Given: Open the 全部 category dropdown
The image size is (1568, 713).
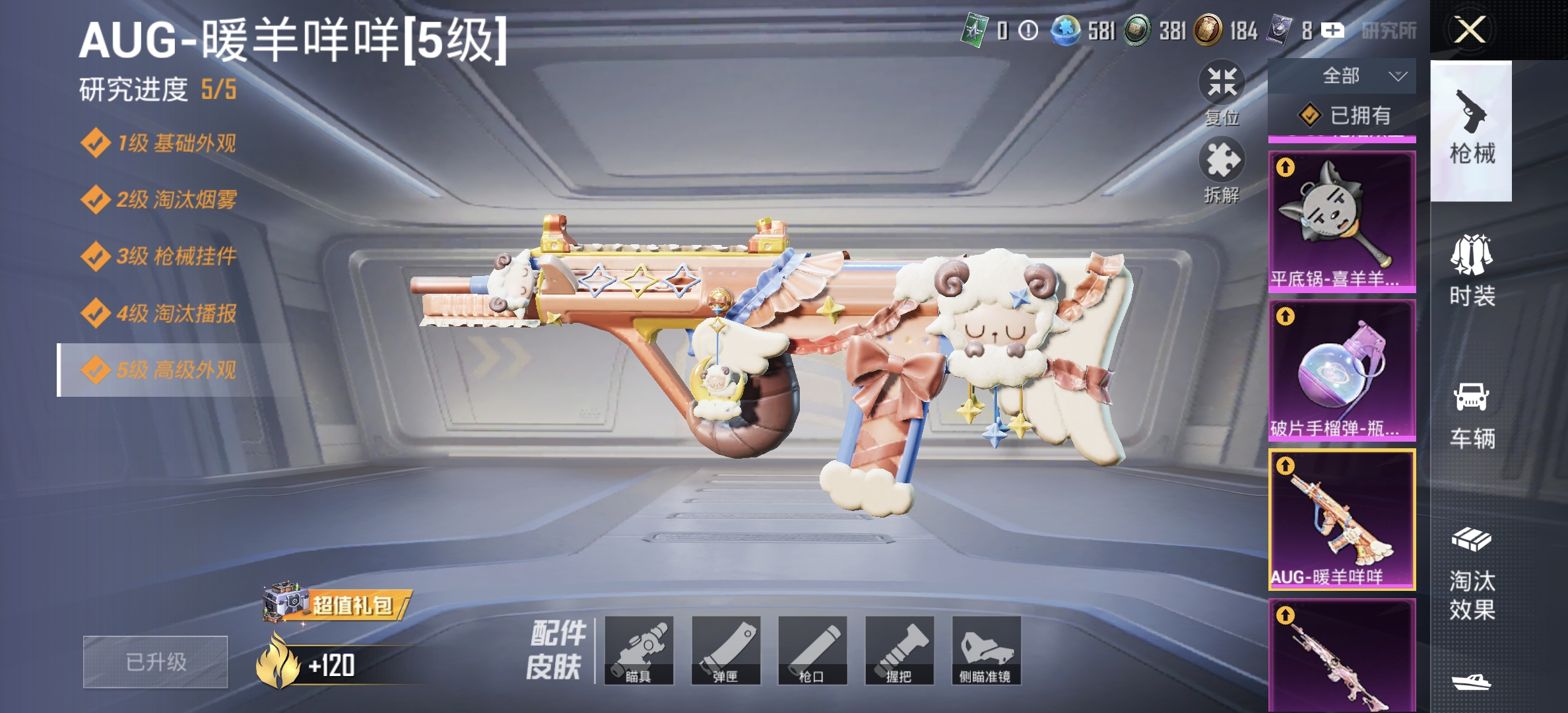Looking at the screenshot, I should (x=1343, y=76).
